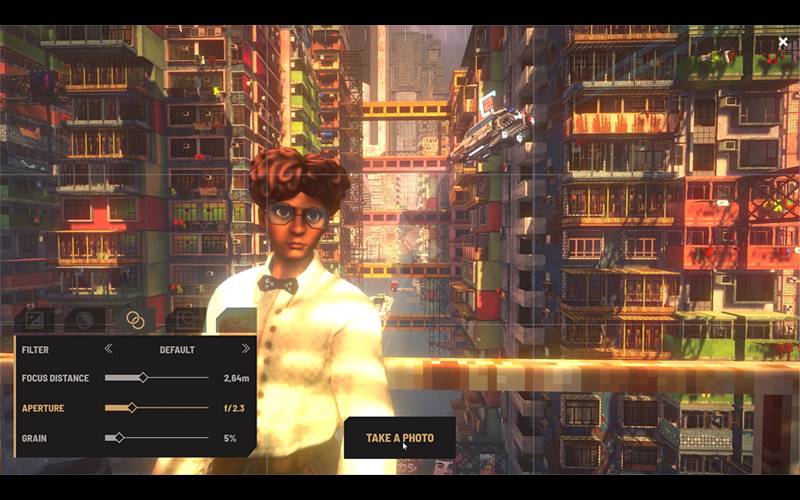The width and height of the screenshot is (800, 500).
Task: Open the first tab with the exposure icon
Action: click(34, 320)
